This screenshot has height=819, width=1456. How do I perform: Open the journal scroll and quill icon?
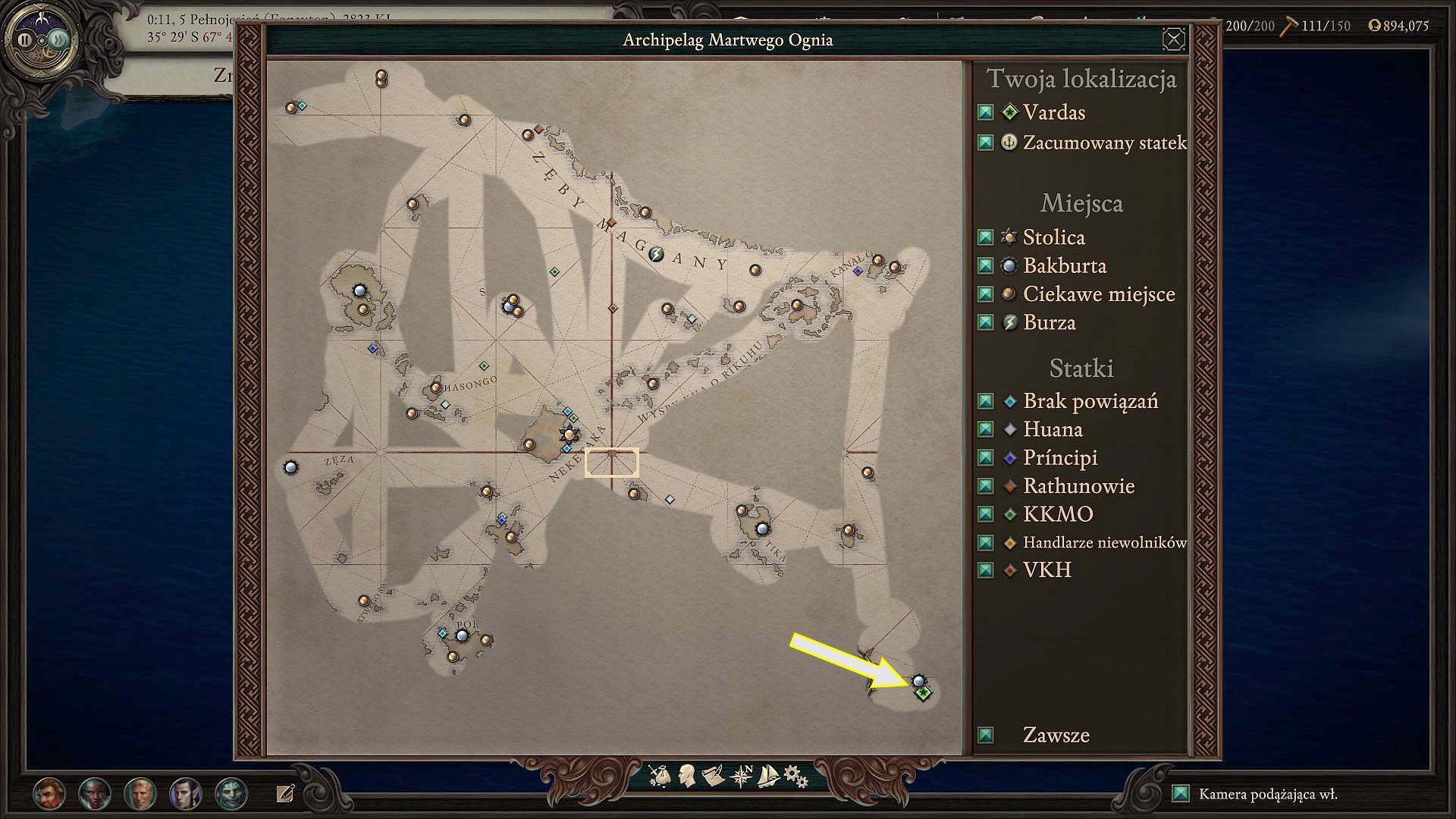pos(713,776)
